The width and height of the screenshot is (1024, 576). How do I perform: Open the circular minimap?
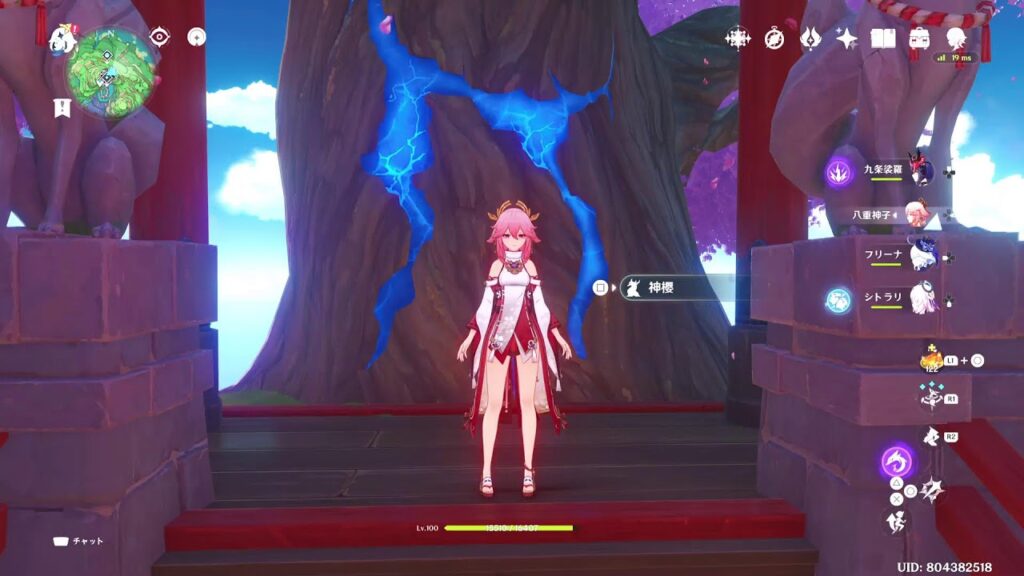click(110, 70)
